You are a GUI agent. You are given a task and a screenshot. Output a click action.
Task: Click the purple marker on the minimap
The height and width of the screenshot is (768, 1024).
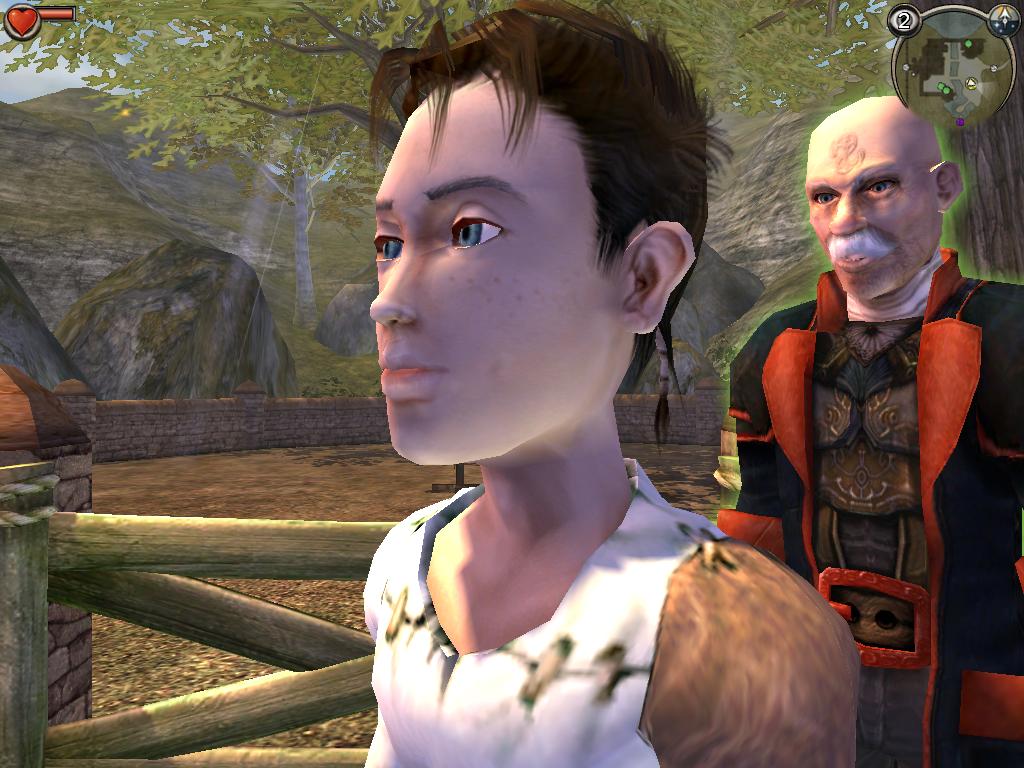pos(961,122)
